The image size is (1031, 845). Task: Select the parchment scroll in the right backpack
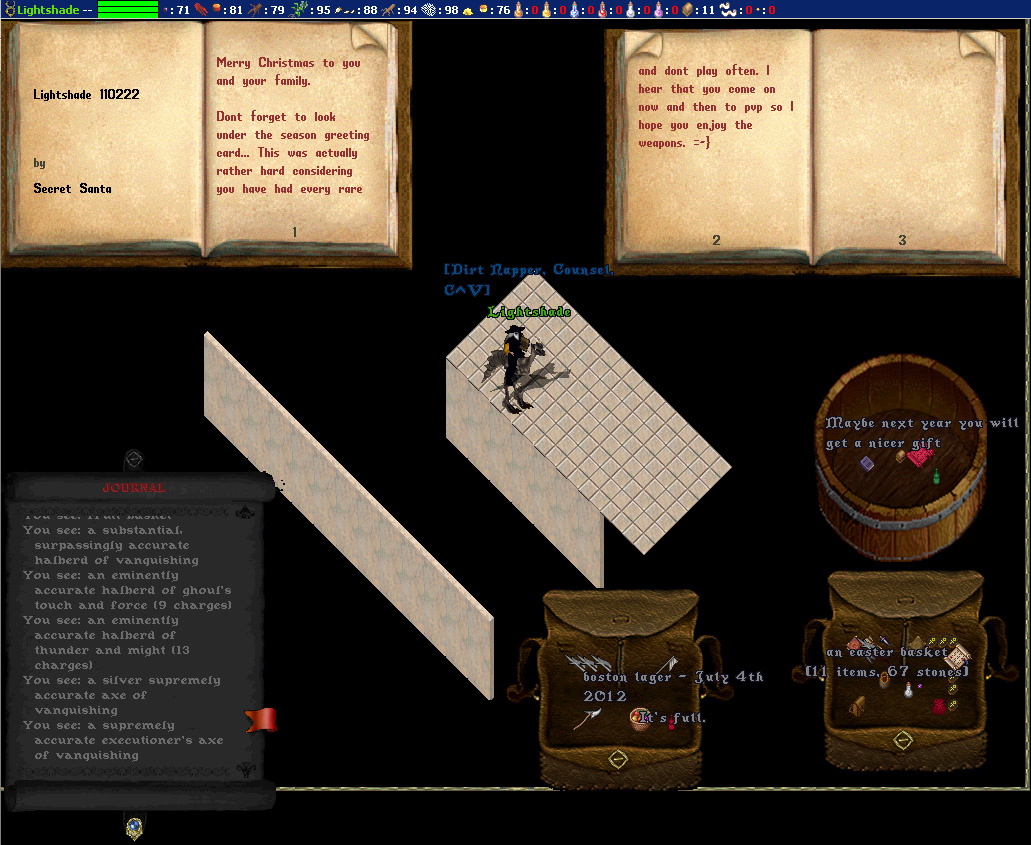(x=958, y=657)
